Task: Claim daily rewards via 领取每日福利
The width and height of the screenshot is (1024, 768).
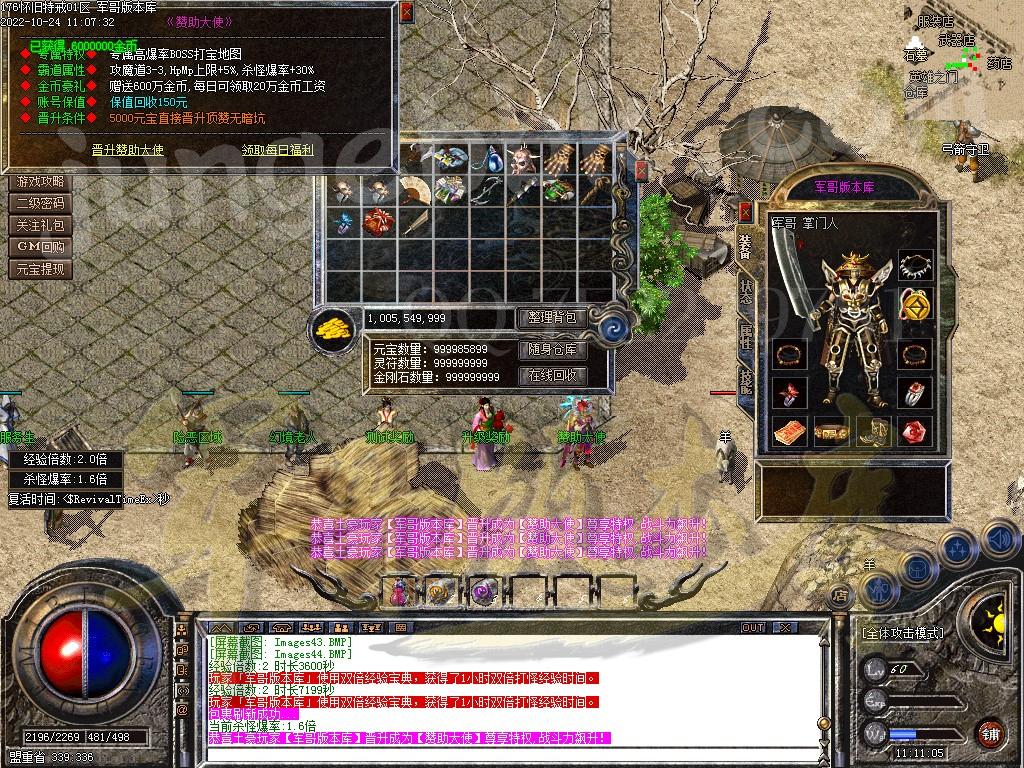Action: (277, 150)
